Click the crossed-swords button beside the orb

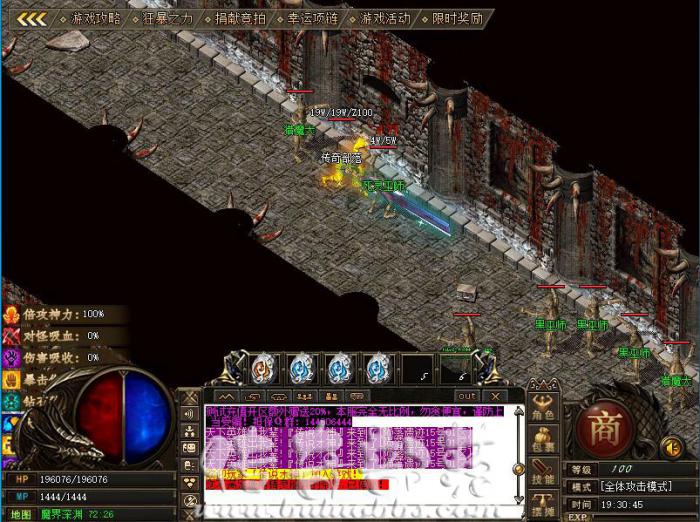click(x=190, y=396)
